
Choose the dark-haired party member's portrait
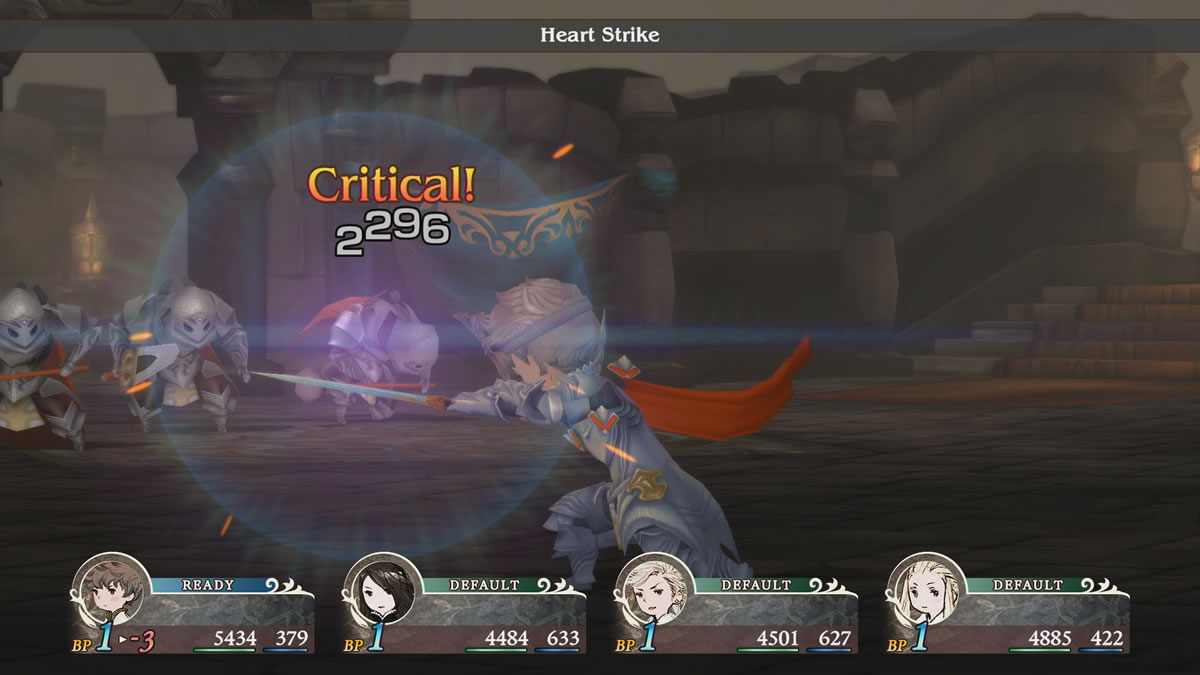(381, 592)
